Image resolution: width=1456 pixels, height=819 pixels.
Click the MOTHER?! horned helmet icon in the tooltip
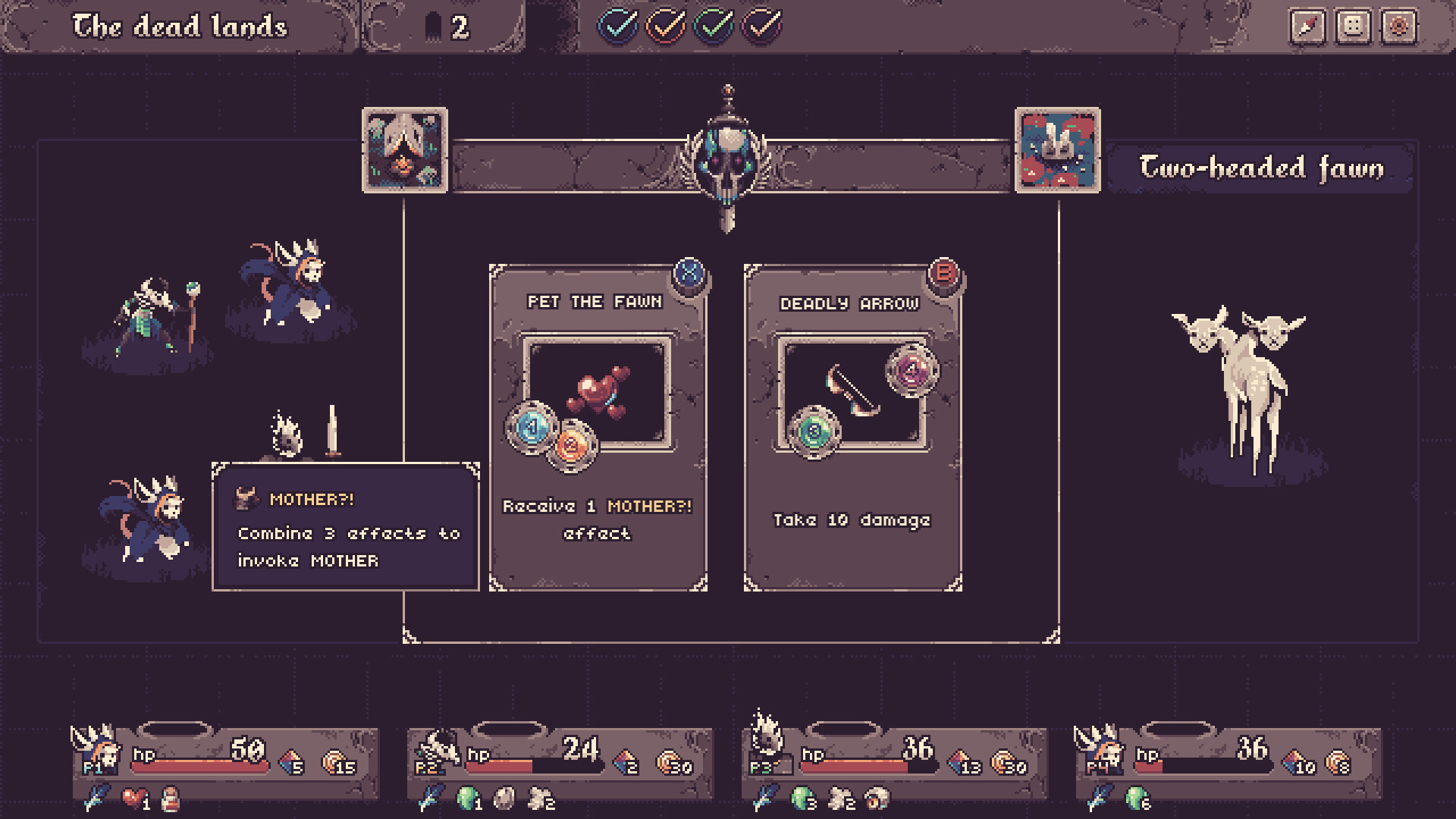coord(248,499)
